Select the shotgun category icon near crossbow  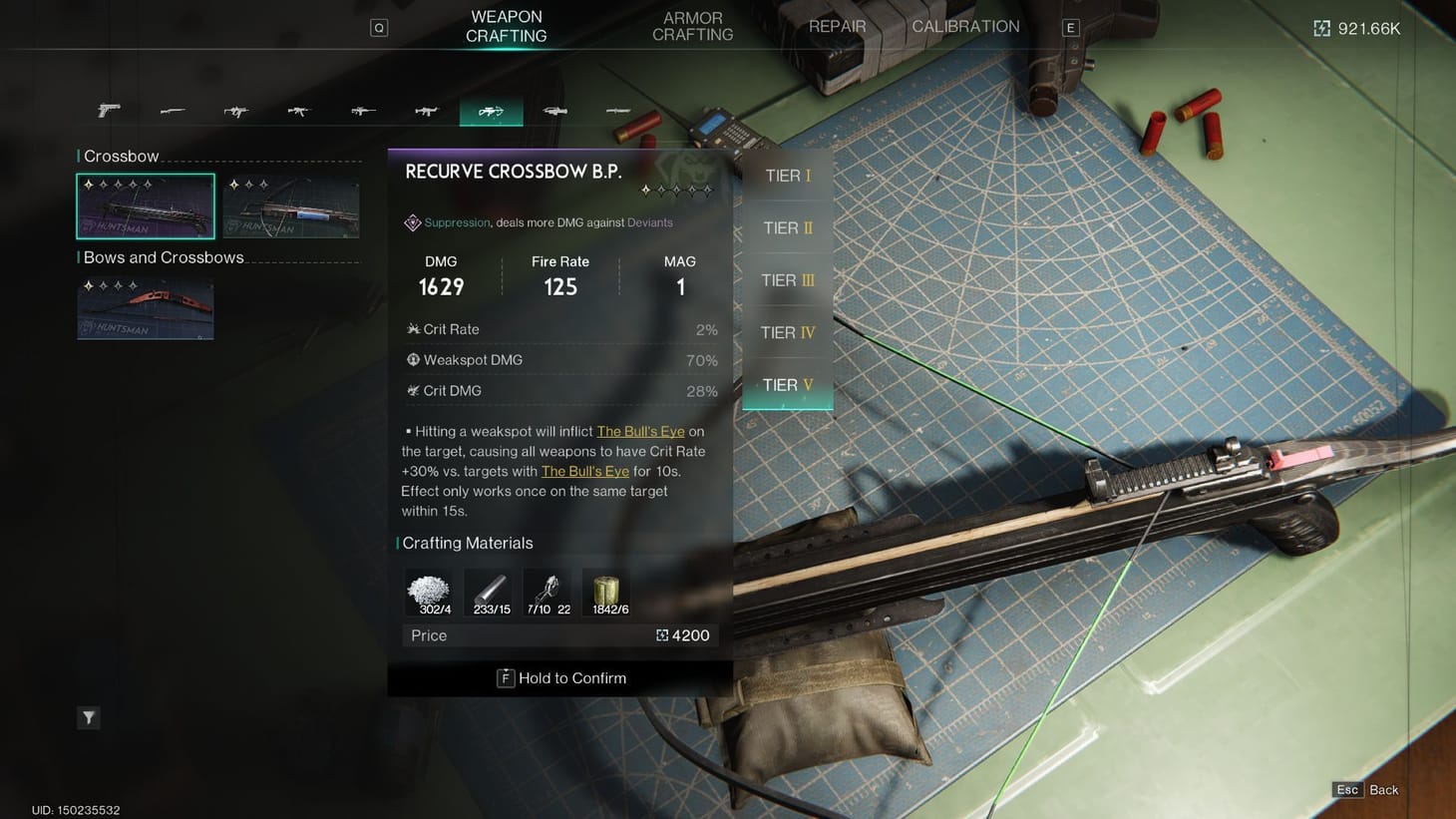pyautogui.click(x=554, y=110)
